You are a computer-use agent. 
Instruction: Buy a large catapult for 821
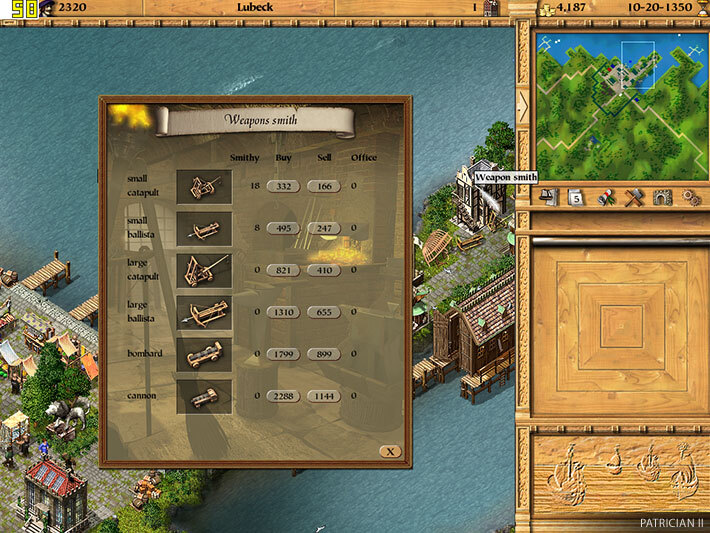(x=283, y=270)
